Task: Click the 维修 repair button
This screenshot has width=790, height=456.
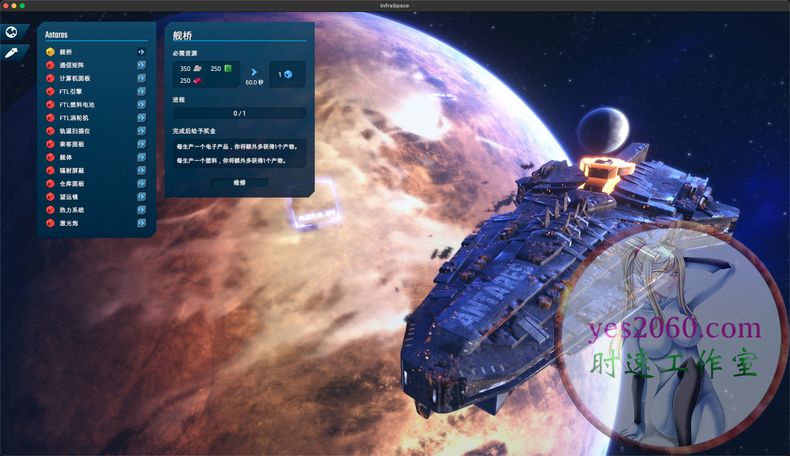Action: [239, 183]
